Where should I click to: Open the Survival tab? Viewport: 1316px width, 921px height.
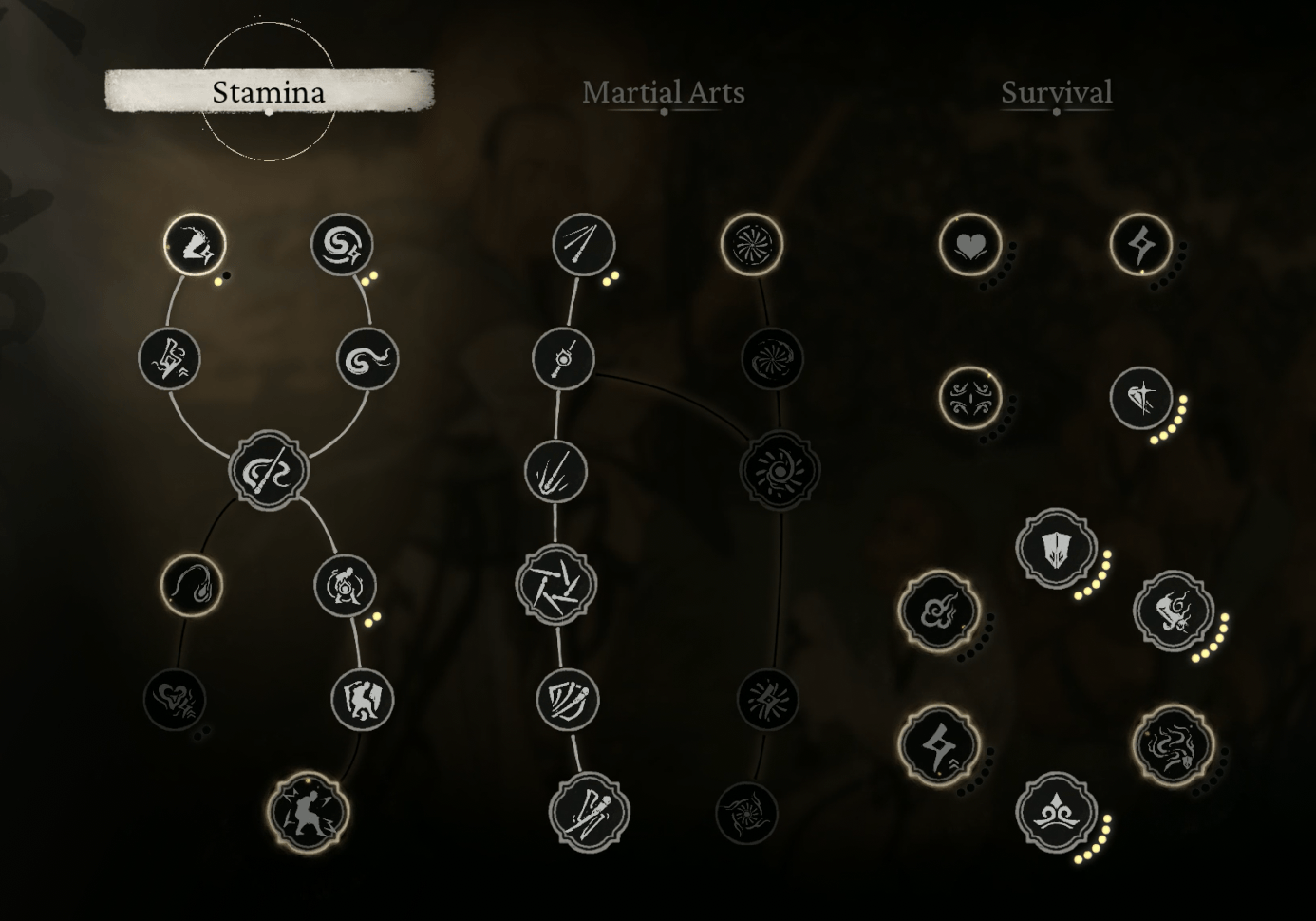[x=1056, y=92]
